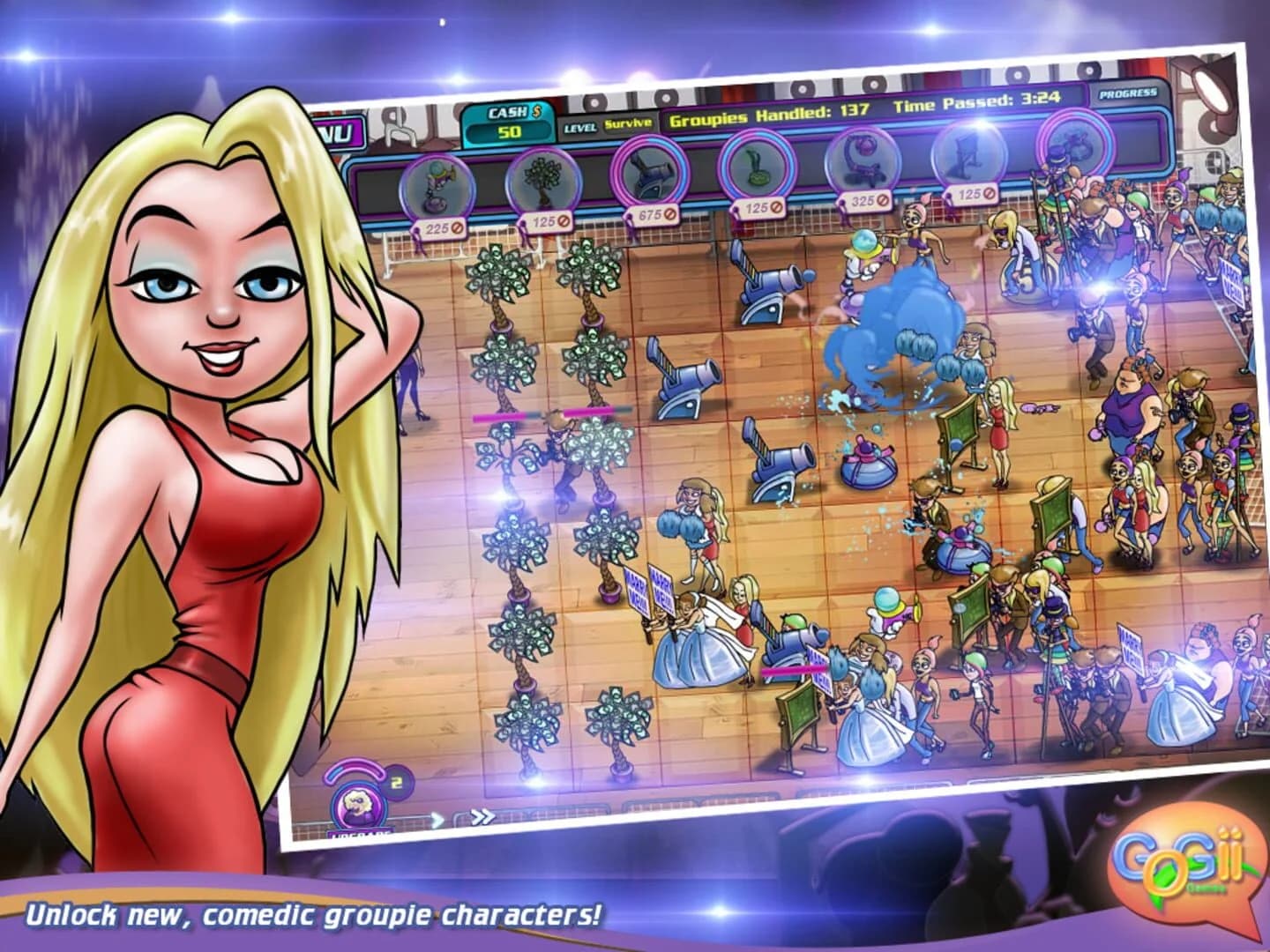
Task: Click the Survive level label
Action: [x=629, y=126]
